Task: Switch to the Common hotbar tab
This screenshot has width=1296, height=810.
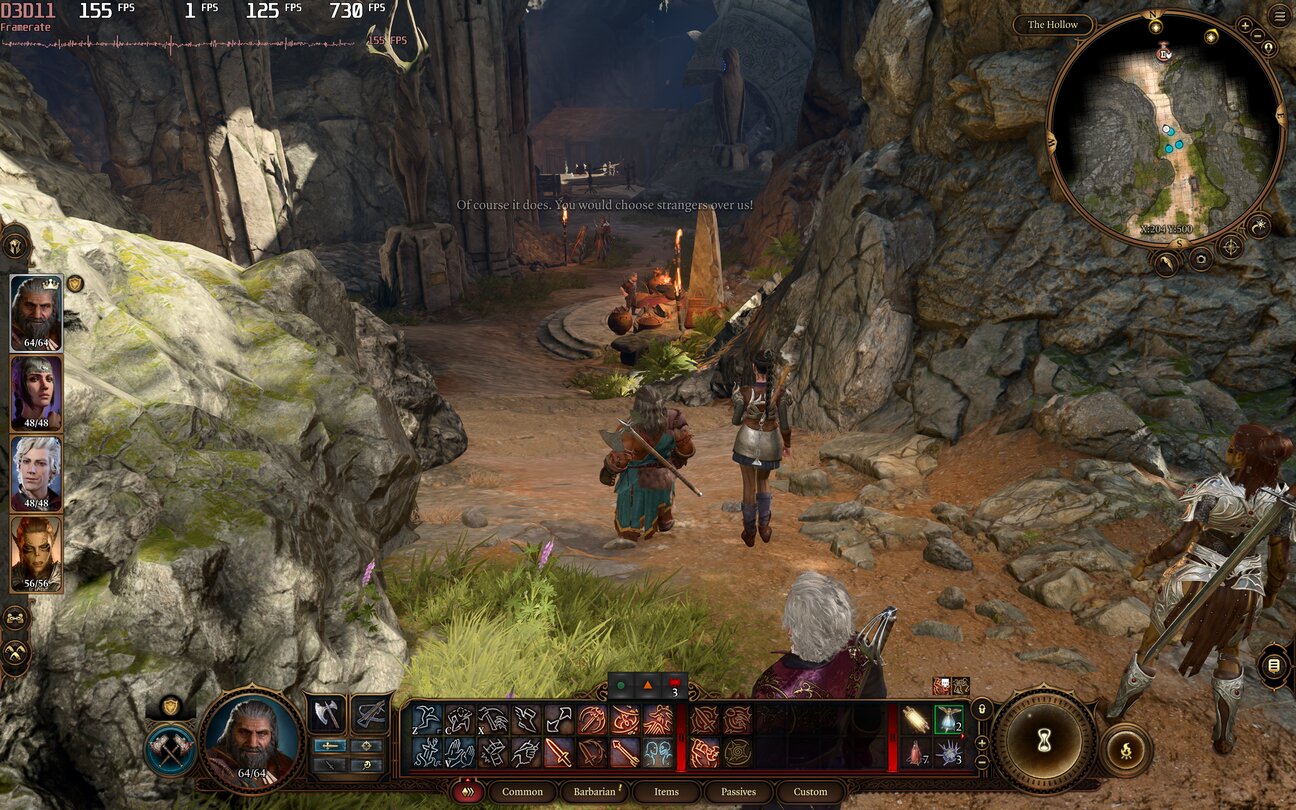Action: (x=522, y=792)
